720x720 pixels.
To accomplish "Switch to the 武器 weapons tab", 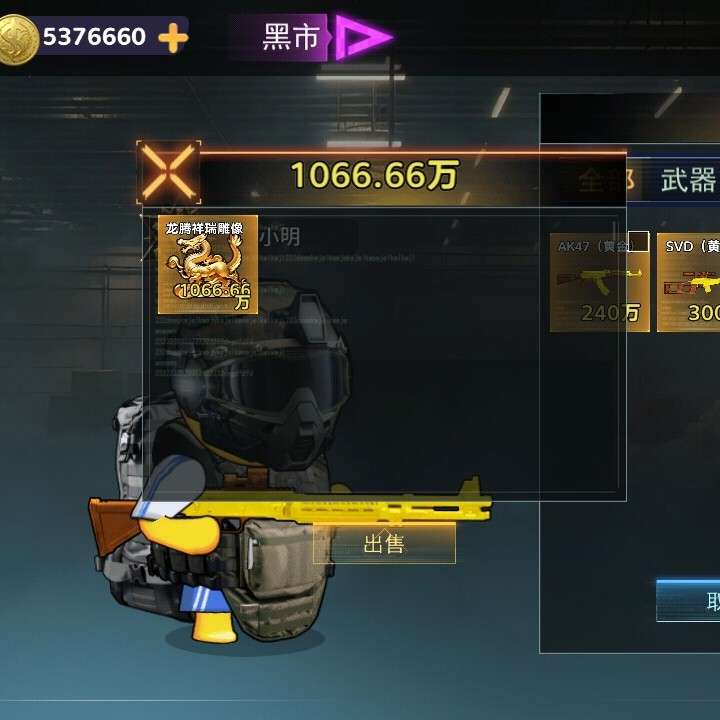I will click(689, 180).
